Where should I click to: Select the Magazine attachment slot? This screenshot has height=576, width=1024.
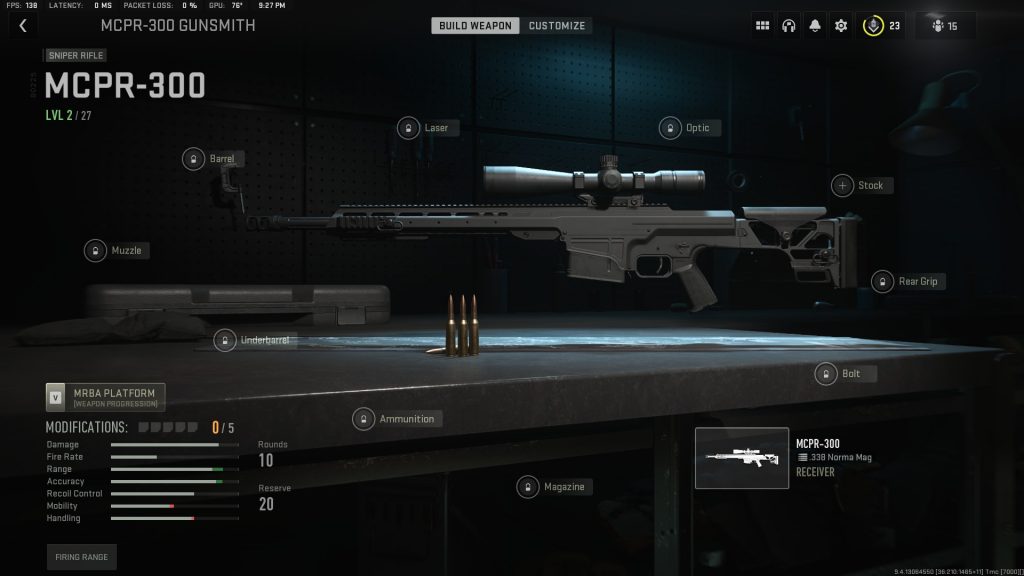coord(553,487)
